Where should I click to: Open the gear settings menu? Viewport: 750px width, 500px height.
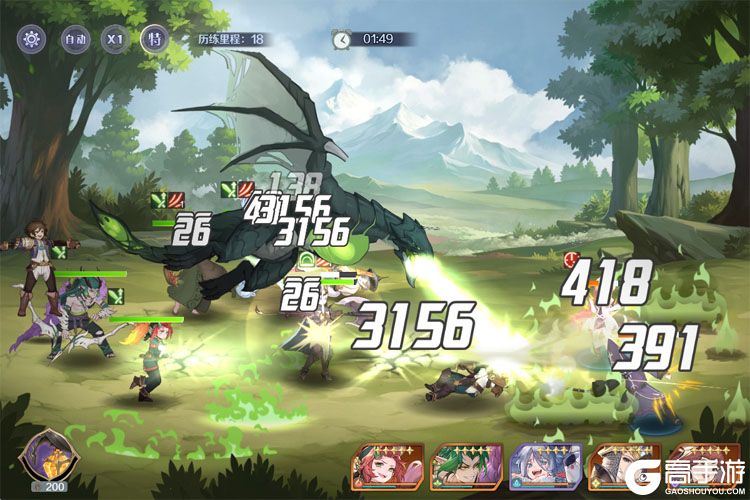click(x=32, y=39)
